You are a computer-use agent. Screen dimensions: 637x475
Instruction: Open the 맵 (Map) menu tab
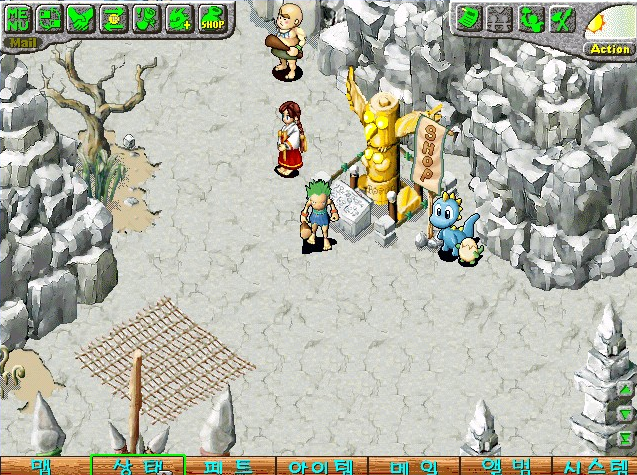click(x=42, y=466)
